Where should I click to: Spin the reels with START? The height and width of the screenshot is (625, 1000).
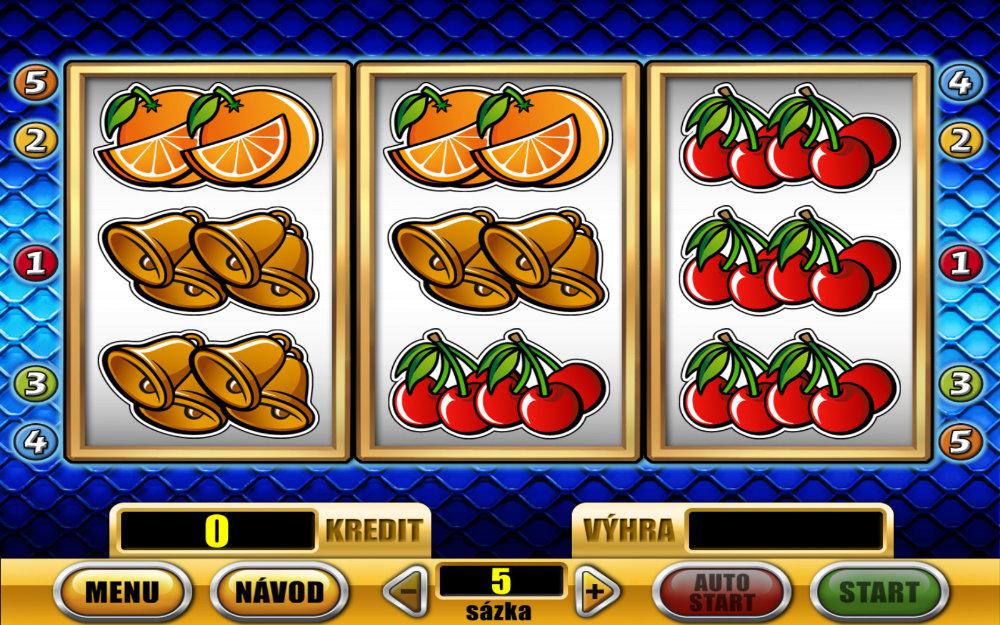pyautogui.click(x=878, y=590)
